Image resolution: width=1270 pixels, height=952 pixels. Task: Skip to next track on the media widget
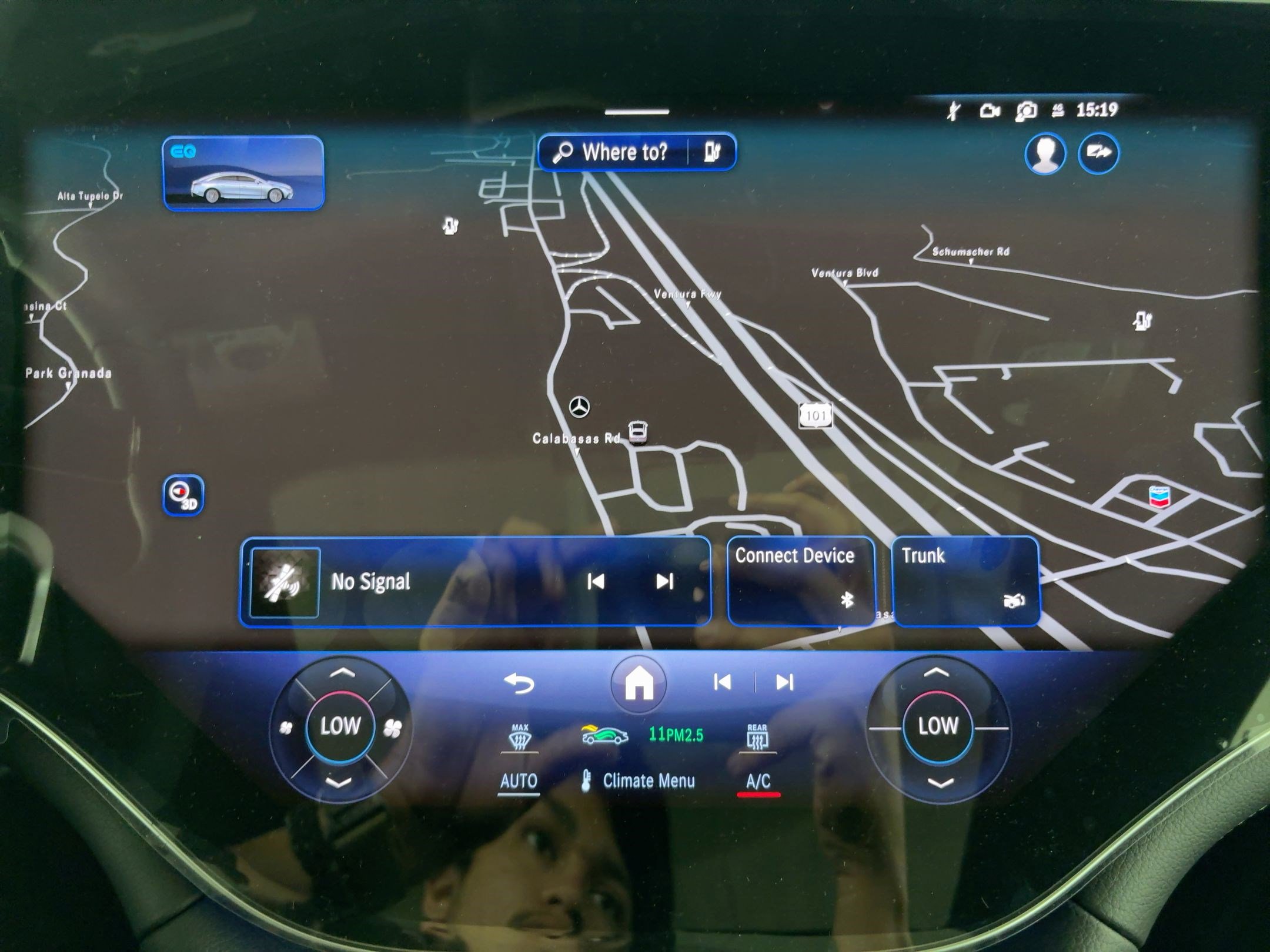[x=664, y=582]
